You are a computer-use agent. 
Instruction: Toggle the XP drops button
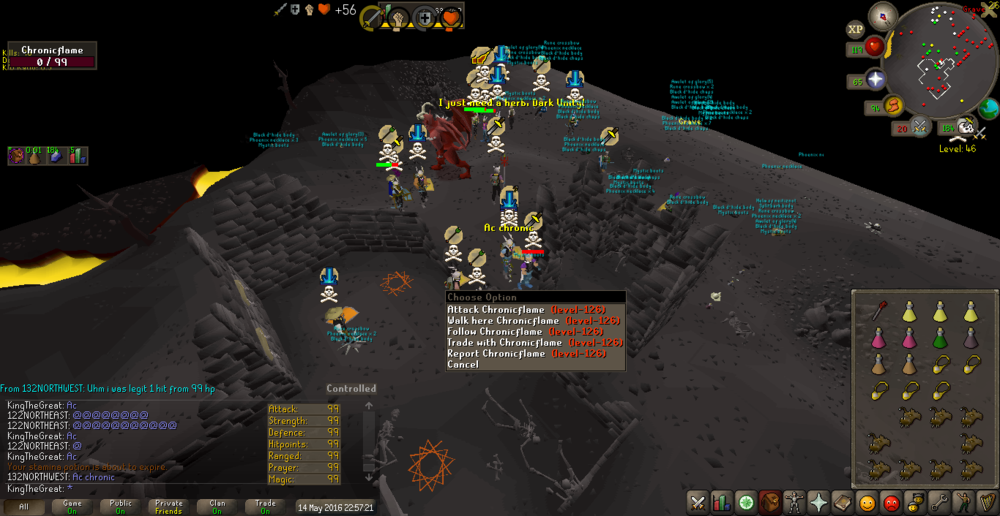coord(856,30)
